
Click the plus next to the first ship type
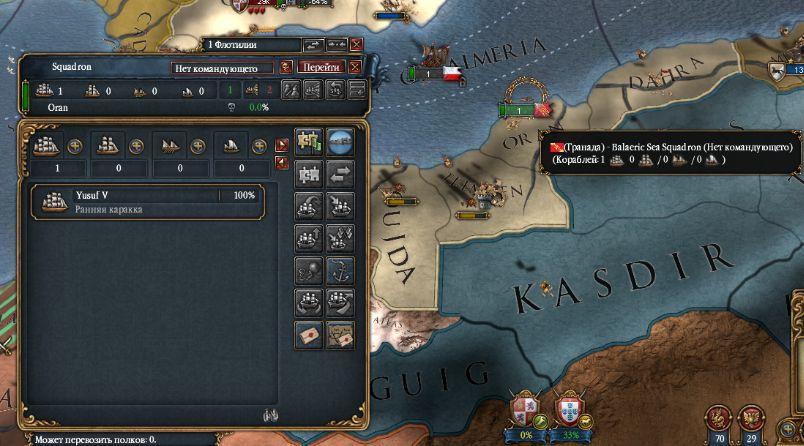74,145
